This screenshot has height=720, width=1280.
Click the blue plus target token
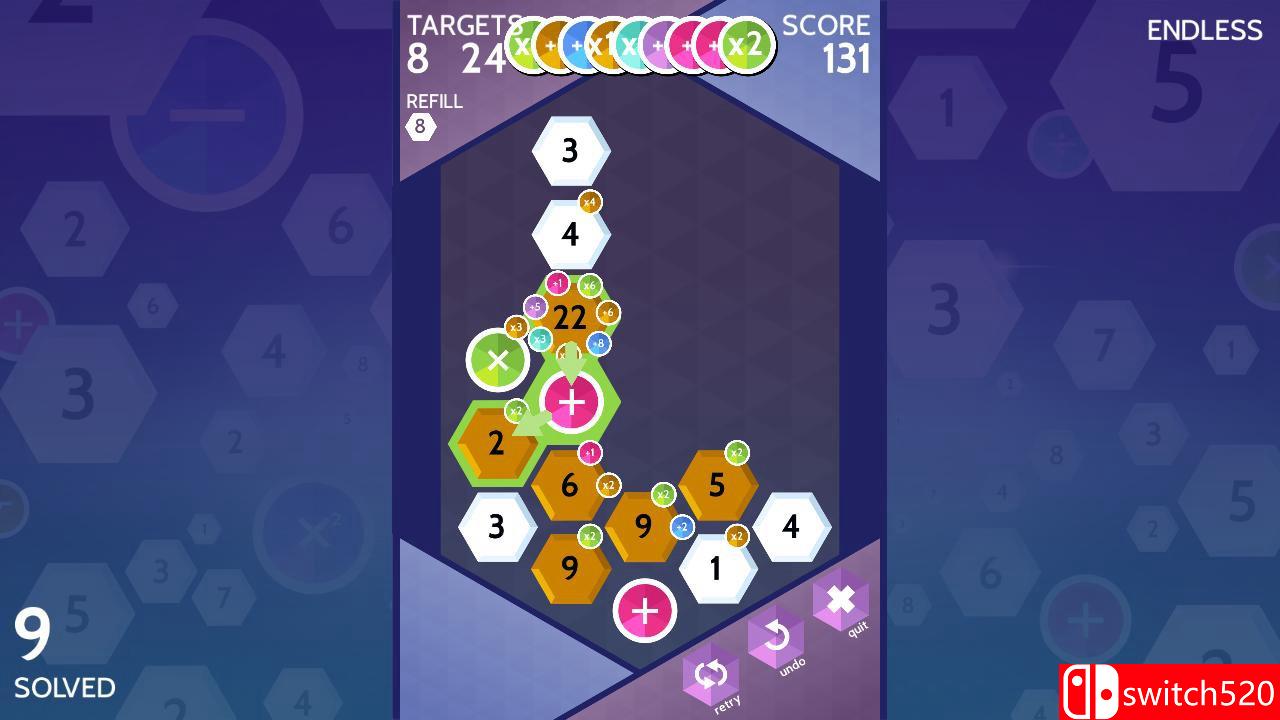[576, 44]
